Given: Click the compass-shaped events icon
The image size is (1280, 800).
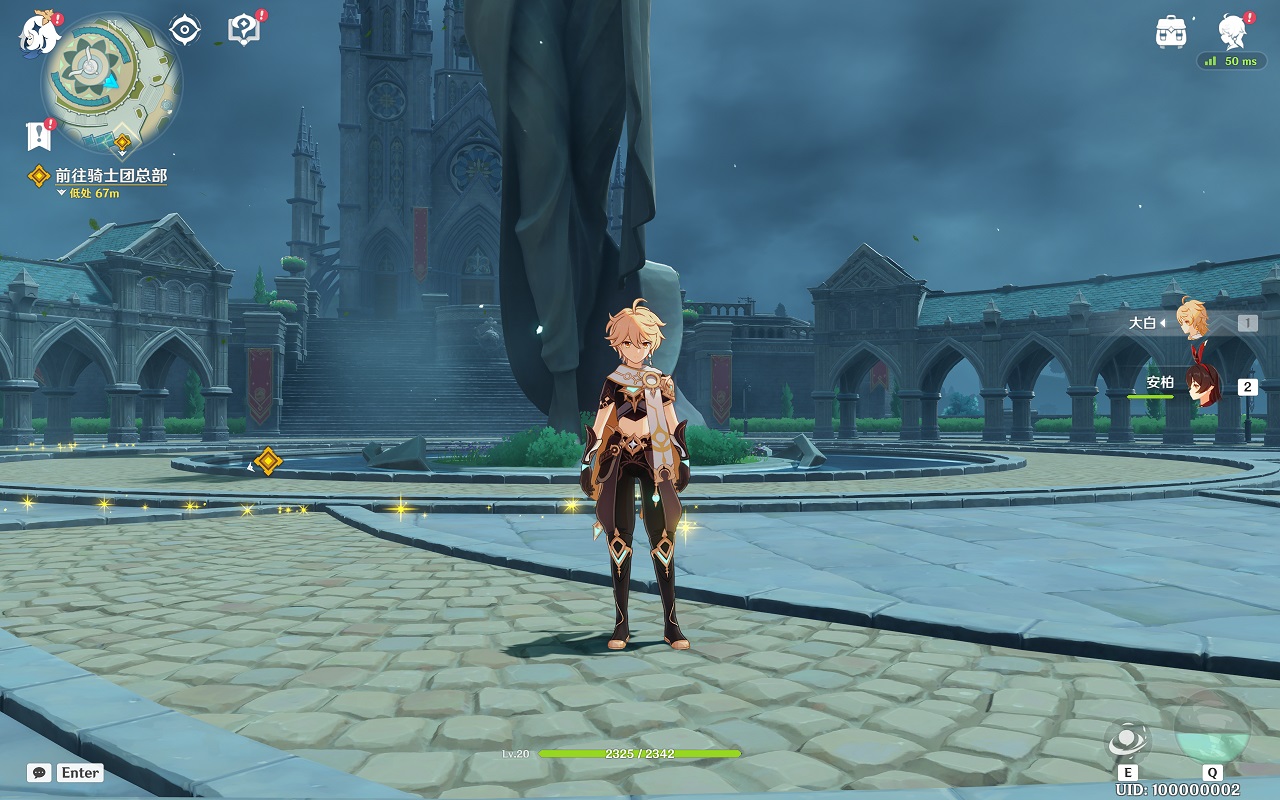Looking at the screenshot, I should 185,30.
